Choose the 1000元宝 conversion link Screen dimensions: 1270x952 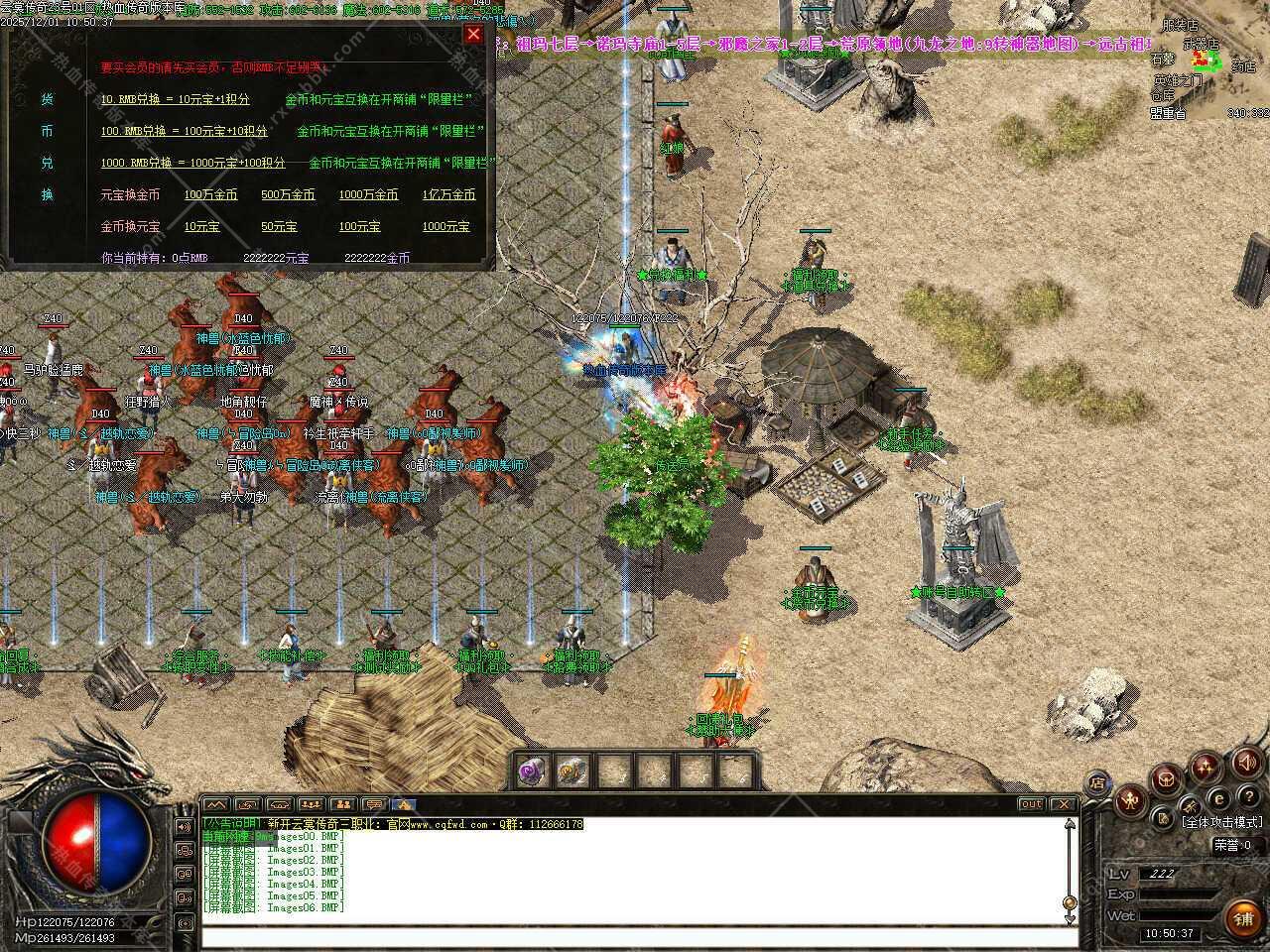pyautogui.click(x=445, y=227)
